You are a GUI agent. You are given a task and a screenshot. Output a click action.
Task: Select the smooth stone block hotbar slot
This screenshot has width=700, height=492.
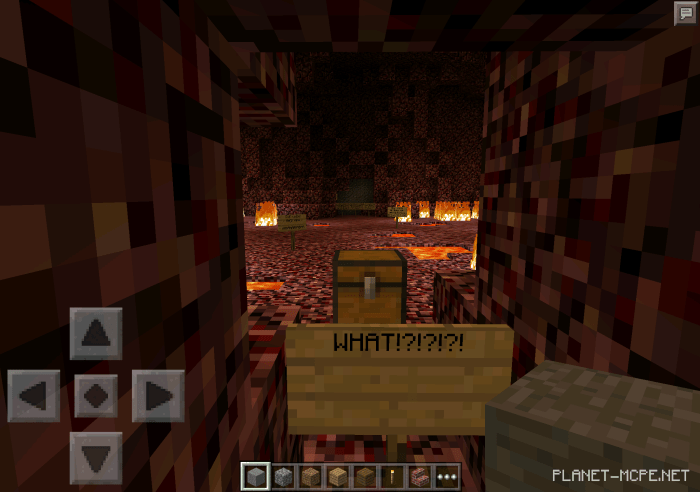(x=254, y=476)
